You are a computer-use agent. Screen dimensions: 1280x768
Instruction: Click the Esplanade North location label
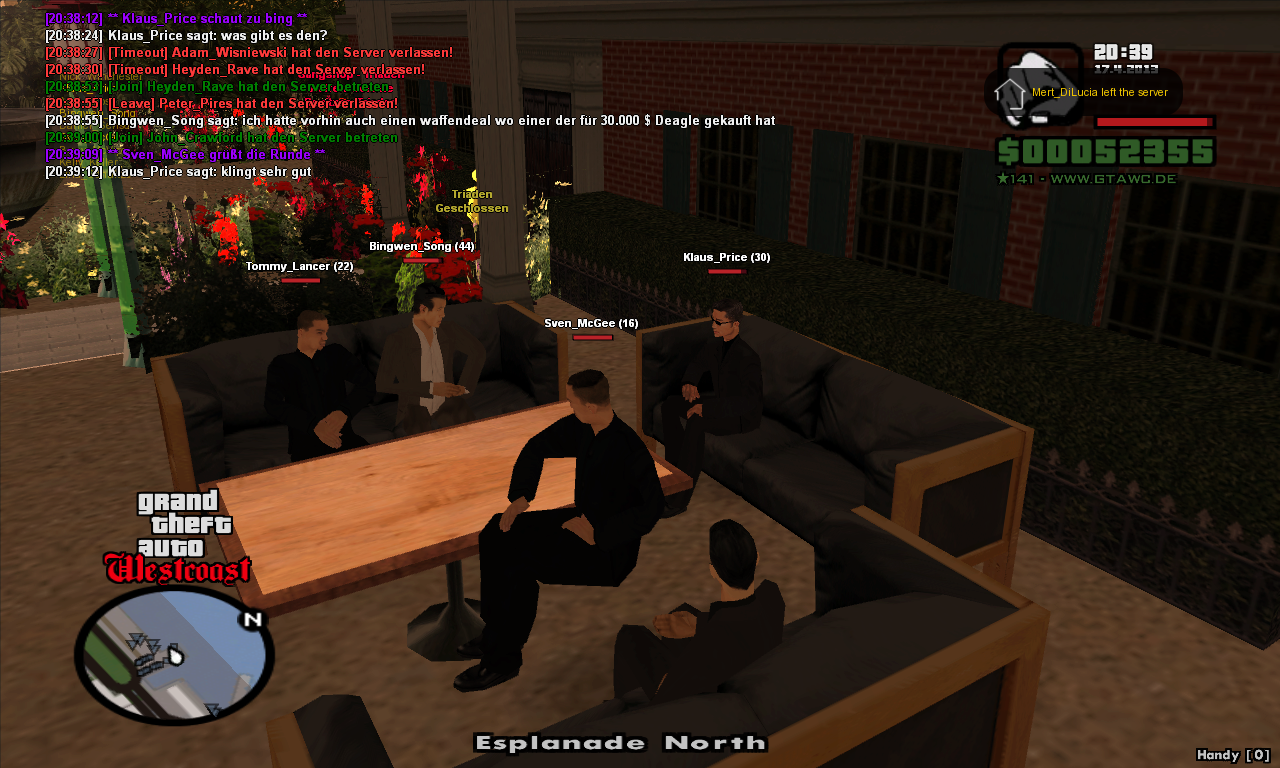click(x=621, y=743)
